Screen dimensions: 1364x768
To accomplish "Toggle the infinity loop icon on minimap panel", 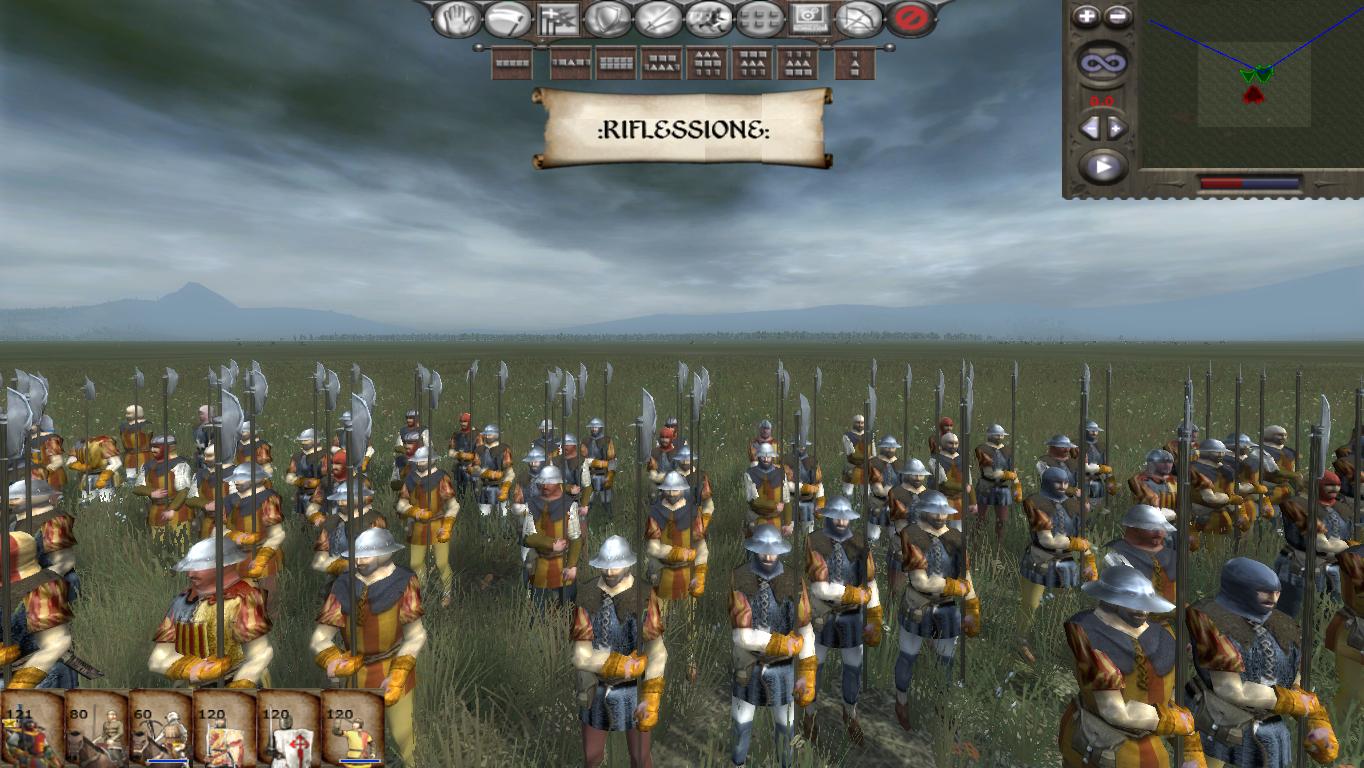I will (1103, 60).
